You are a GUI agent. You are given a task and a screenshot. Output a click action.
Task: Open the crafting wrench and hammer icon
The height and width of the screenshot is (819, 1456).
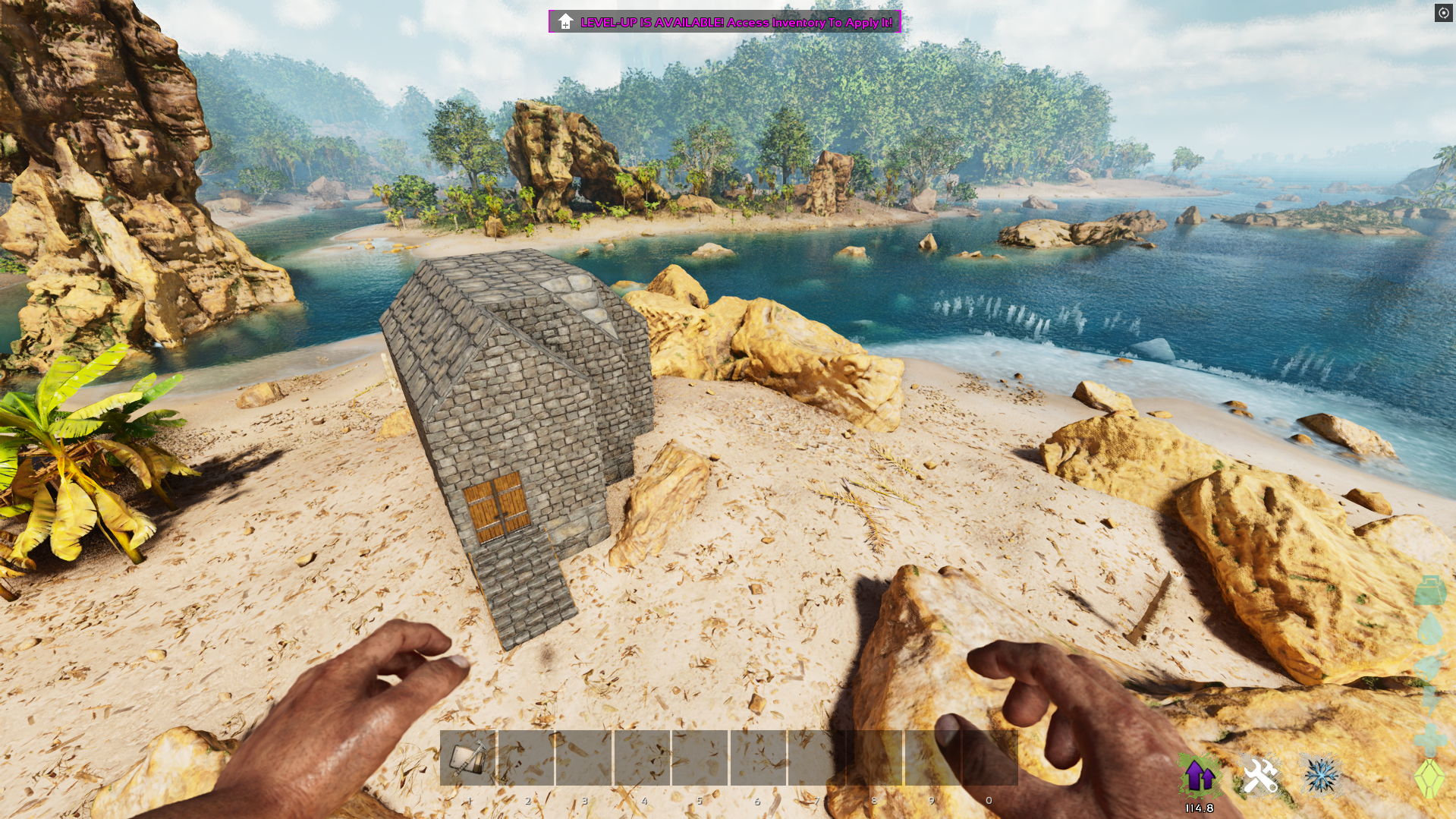click(1259, 776)
